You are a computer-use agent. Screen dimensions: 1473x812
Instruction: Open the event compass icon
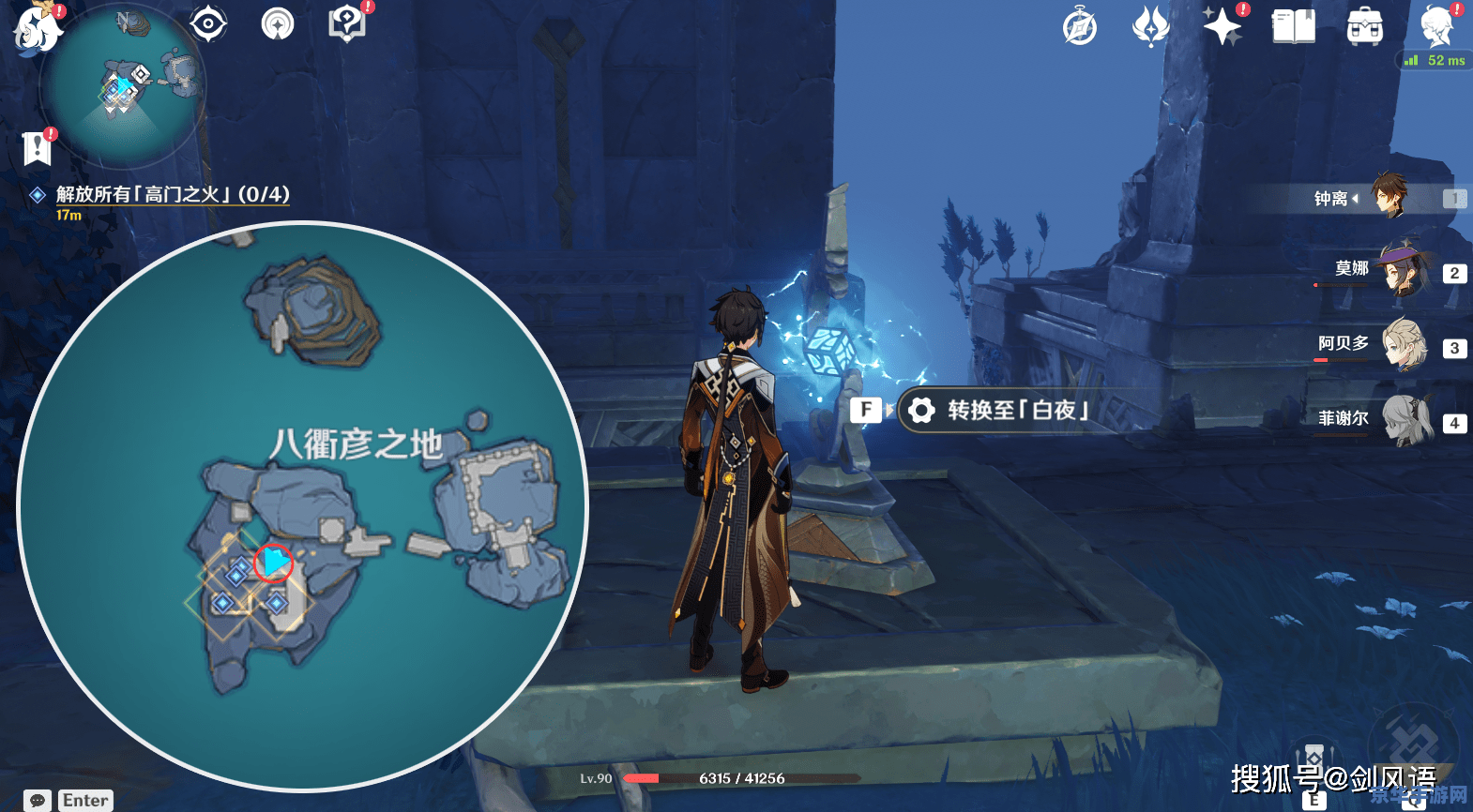(1080, 27)
